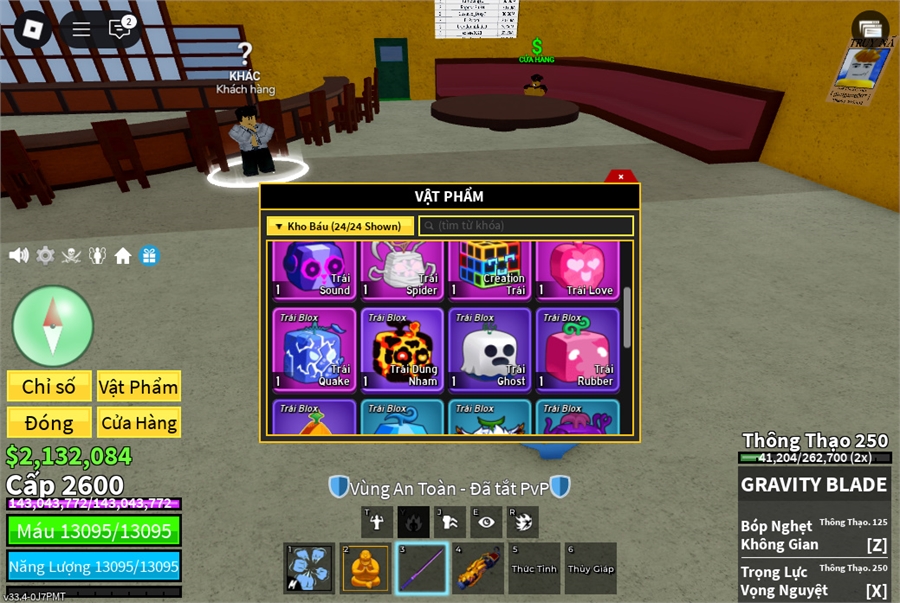Click the blue gift box icon
The height and width of the screenshot is (603, 900).
(x=149, y=255)
